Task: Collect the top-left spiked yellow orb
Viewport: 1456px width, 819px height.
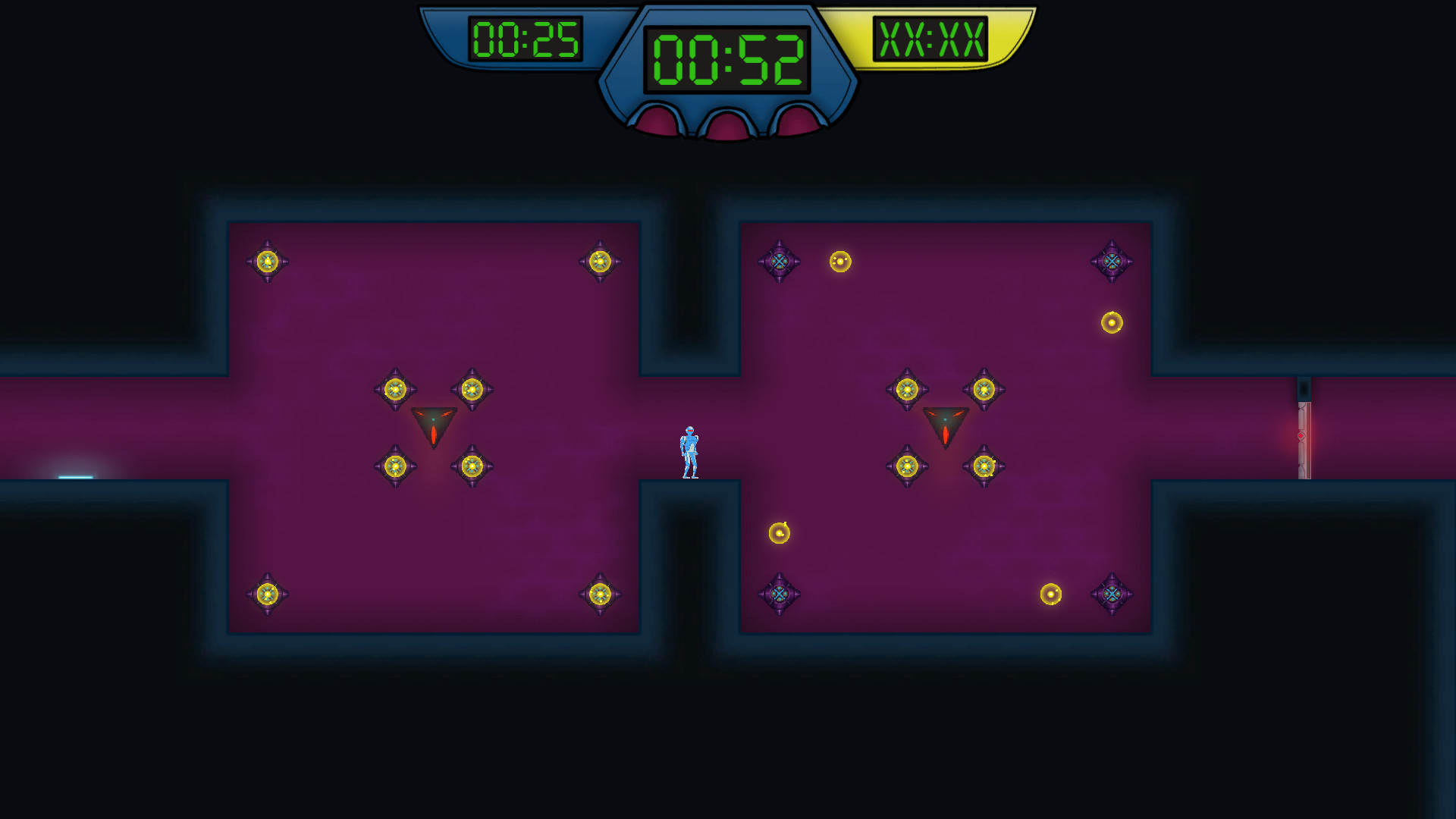Action: click(268, 260)
